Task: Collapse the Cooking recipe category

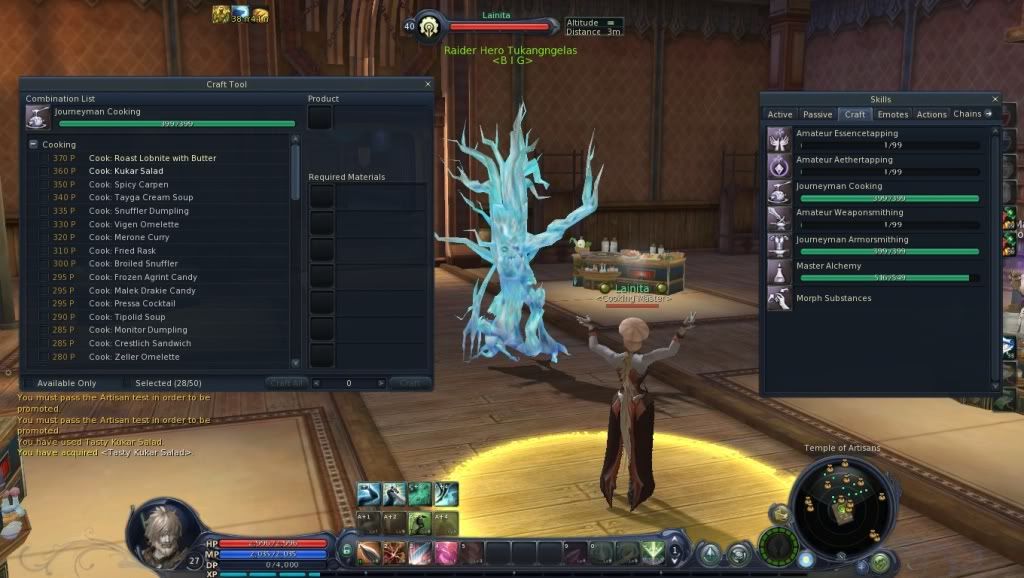Action: 33,145
